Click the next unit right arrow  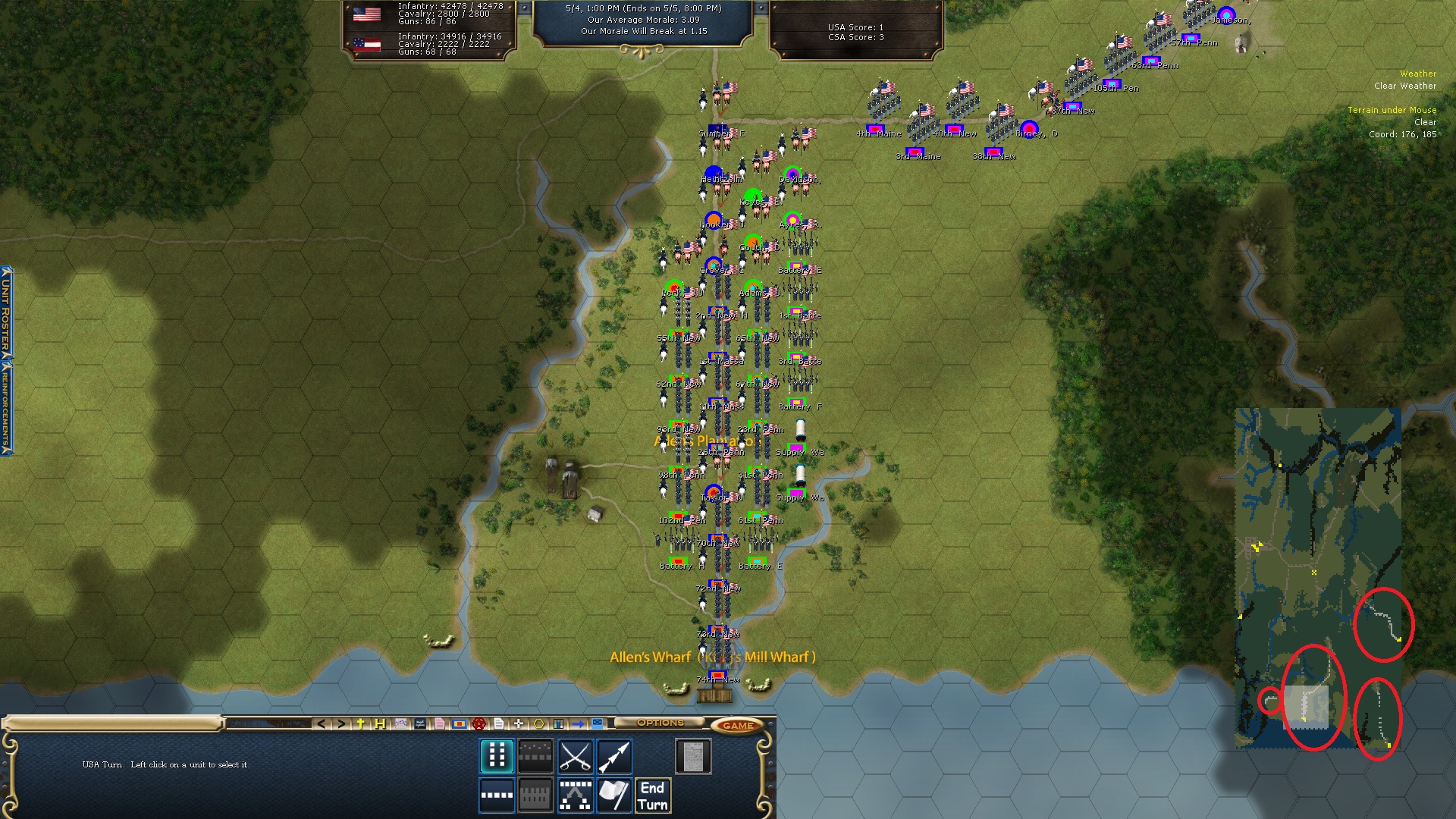pos(341,724)
